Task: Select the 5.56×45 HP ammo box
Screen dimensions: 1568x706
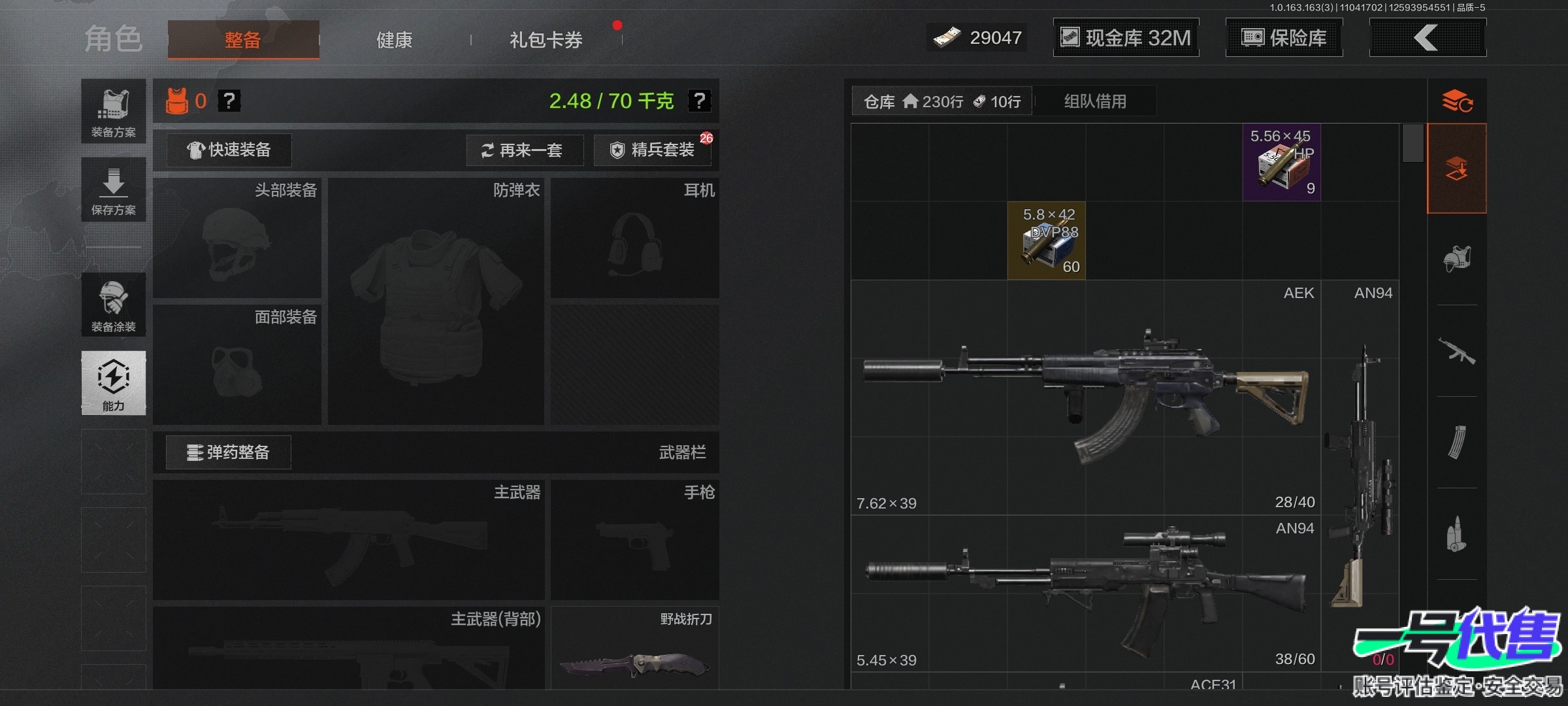Action: pyautogui.click(x=1281, y=163)
